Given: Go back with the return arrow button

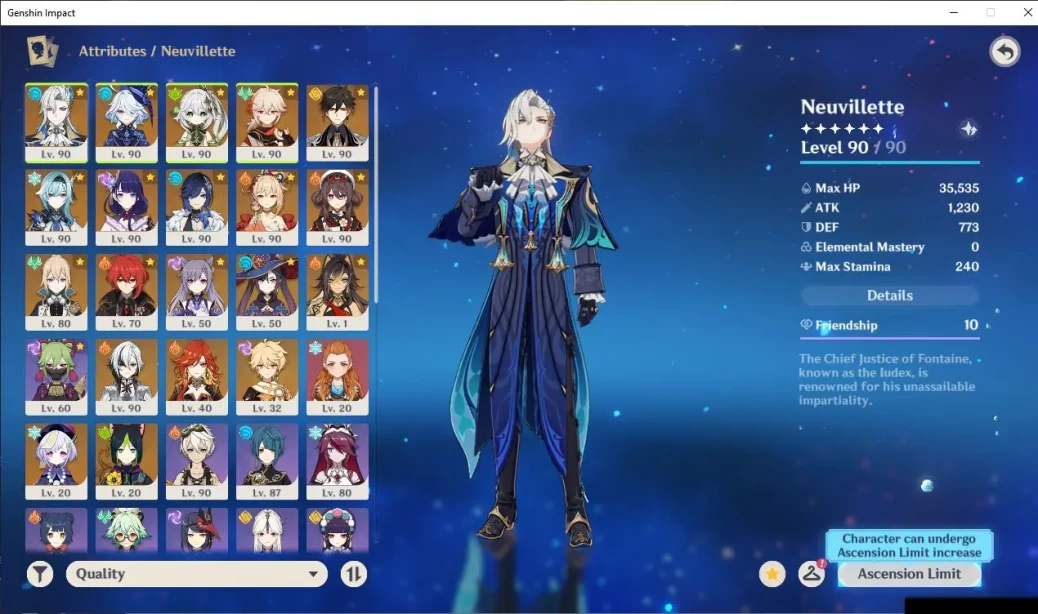Looking at the screenshot, I should pyautogui.click(x=1004, y=52).
